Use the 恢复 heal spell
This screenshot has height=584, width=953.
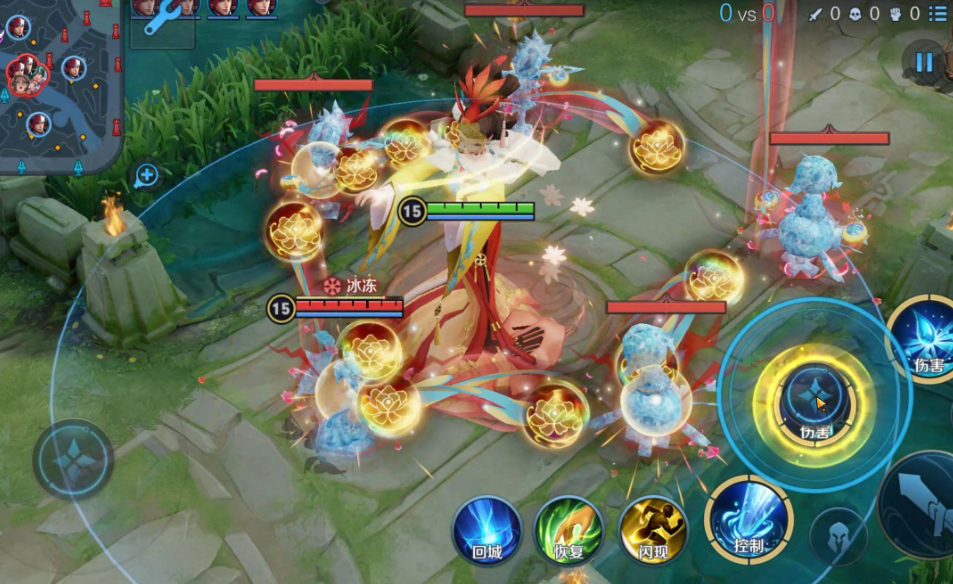(569, 531)
